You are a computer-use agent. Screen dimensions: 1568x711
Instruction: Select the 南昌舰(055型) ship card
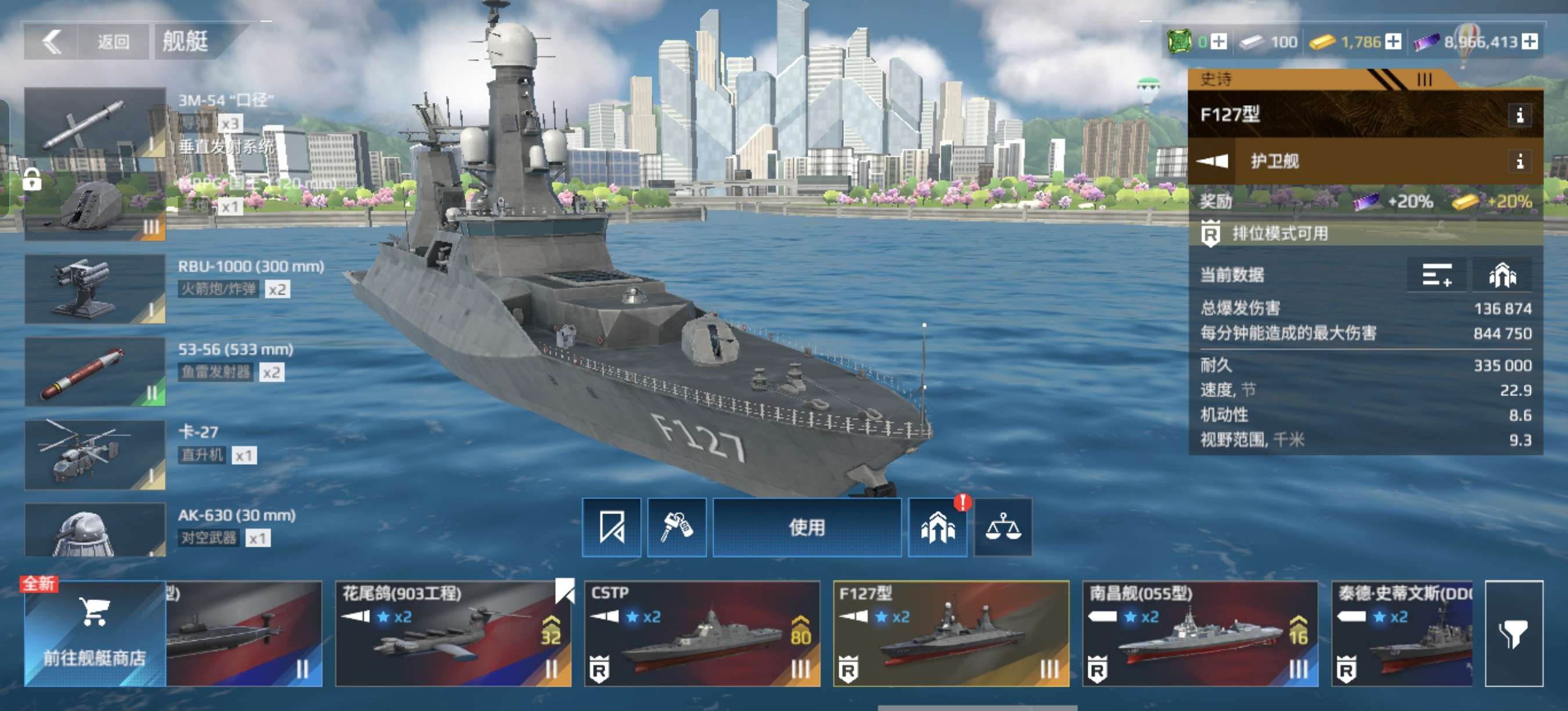(x=1200, y=633)
